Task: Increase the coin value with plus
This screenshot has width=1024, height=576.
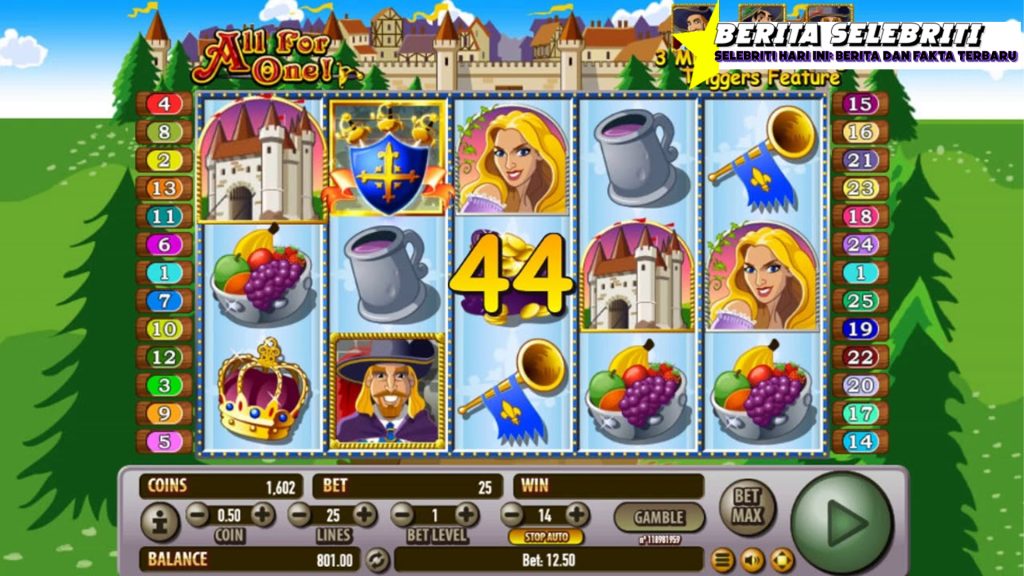Action: click(x=262, y=515)
